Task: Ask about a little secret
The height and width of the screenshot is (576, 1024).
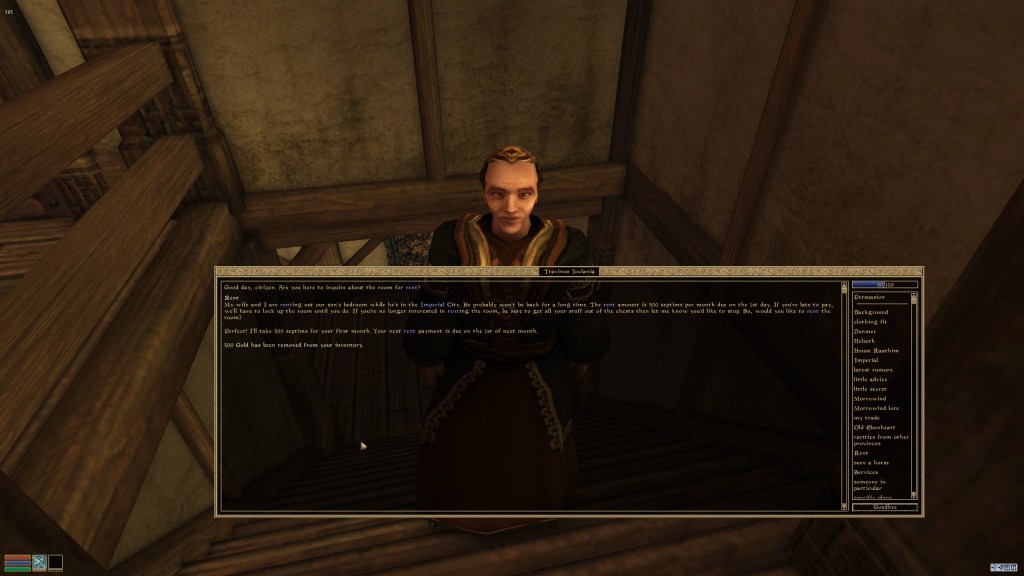Action: click(871, 389)
